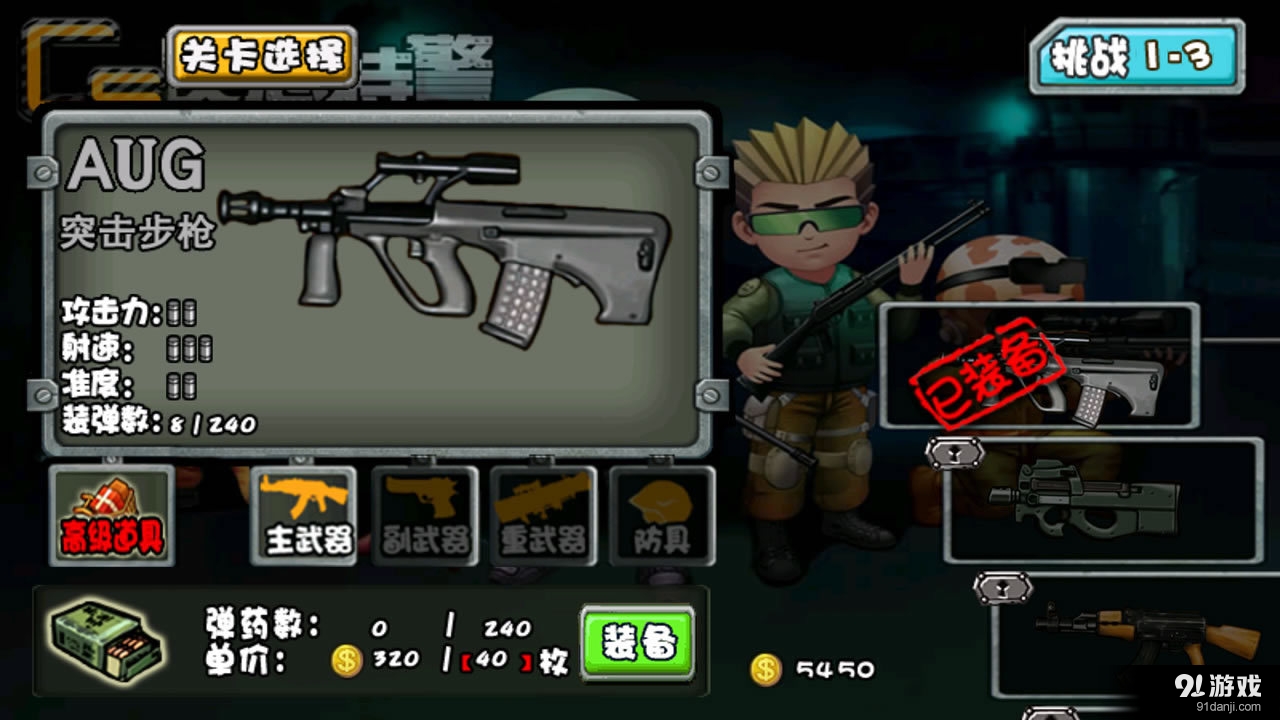Open the 重武器 heavy weapon category icon
Viewport: 1280px width, 720px height.
pyautogui.click(x=545, y=513)
